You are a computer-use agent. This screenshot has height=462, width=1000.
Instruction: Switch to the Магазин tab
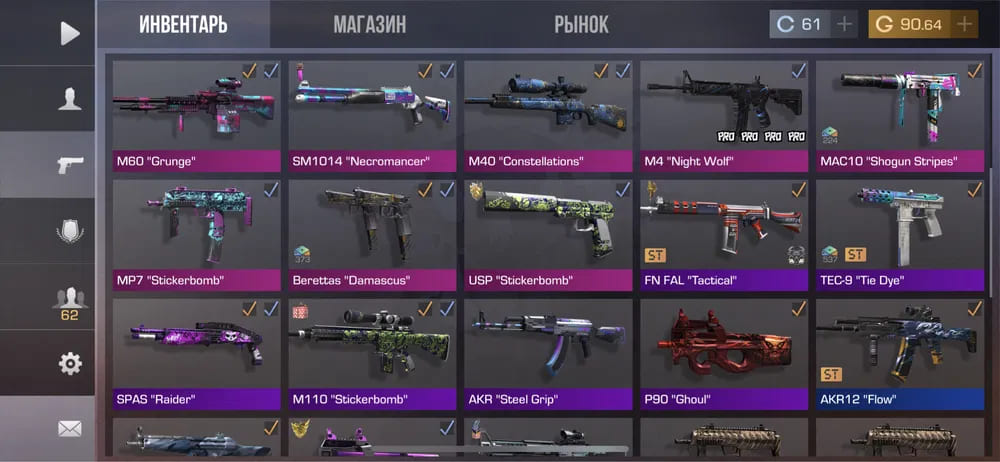click(x=369, y=24)
